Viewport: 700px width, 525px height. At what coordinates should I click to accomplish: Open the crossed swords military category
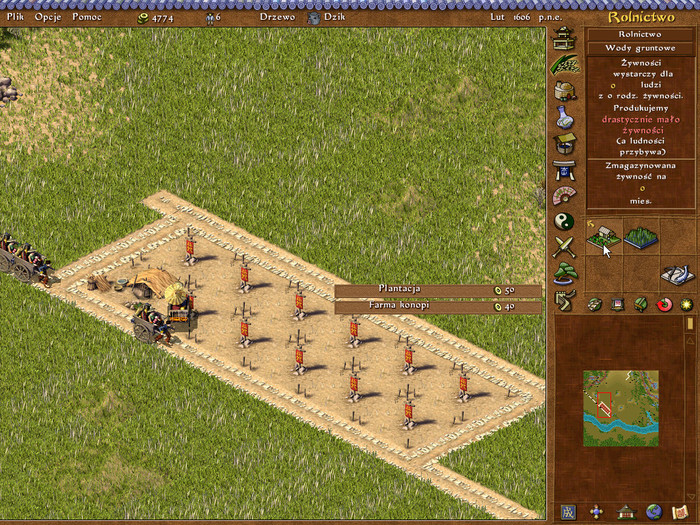(564, 246)
